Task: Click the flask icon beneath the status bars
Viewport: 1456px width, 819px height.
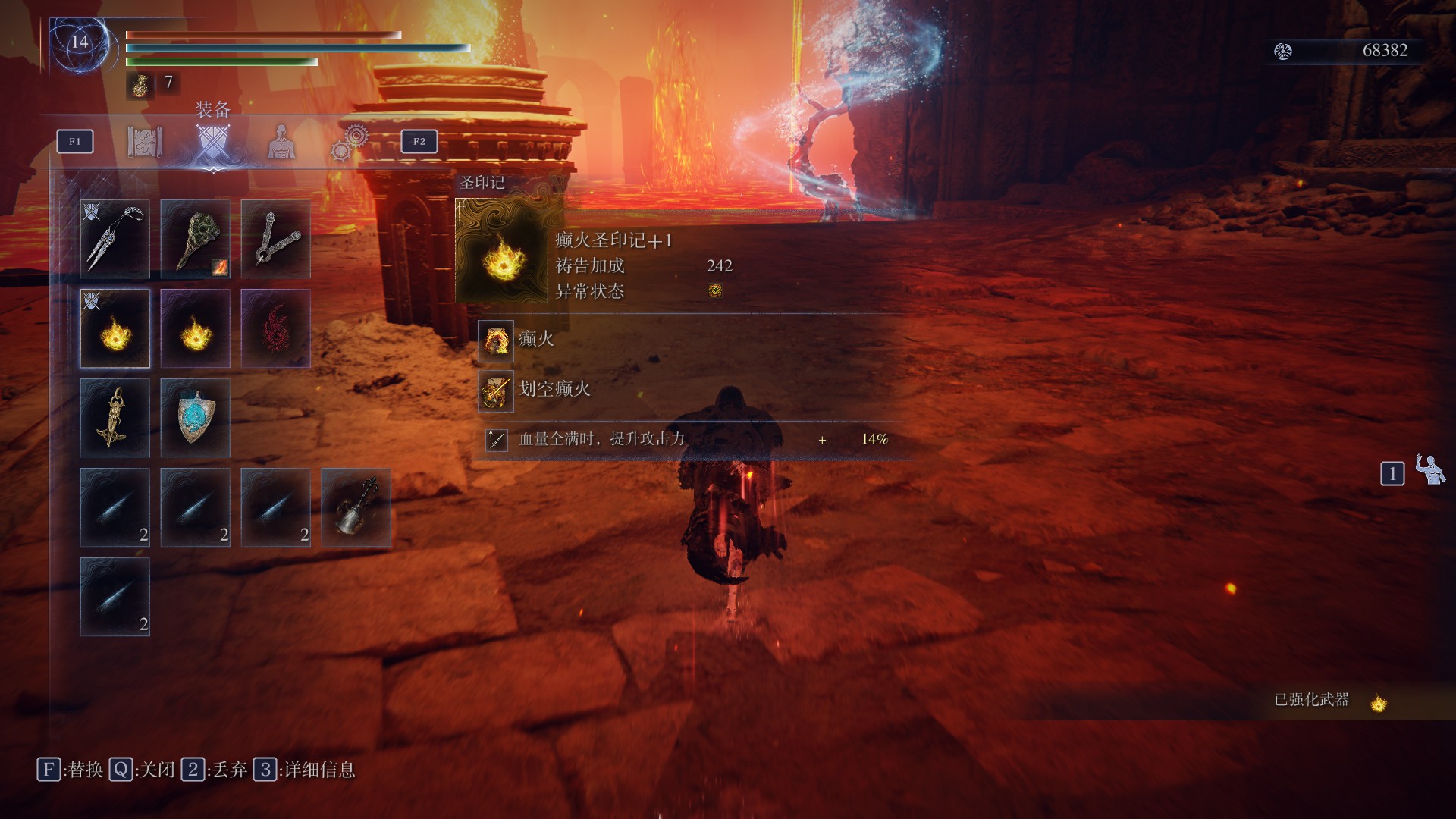Action: pyautogui.click(x=140, y=84)
